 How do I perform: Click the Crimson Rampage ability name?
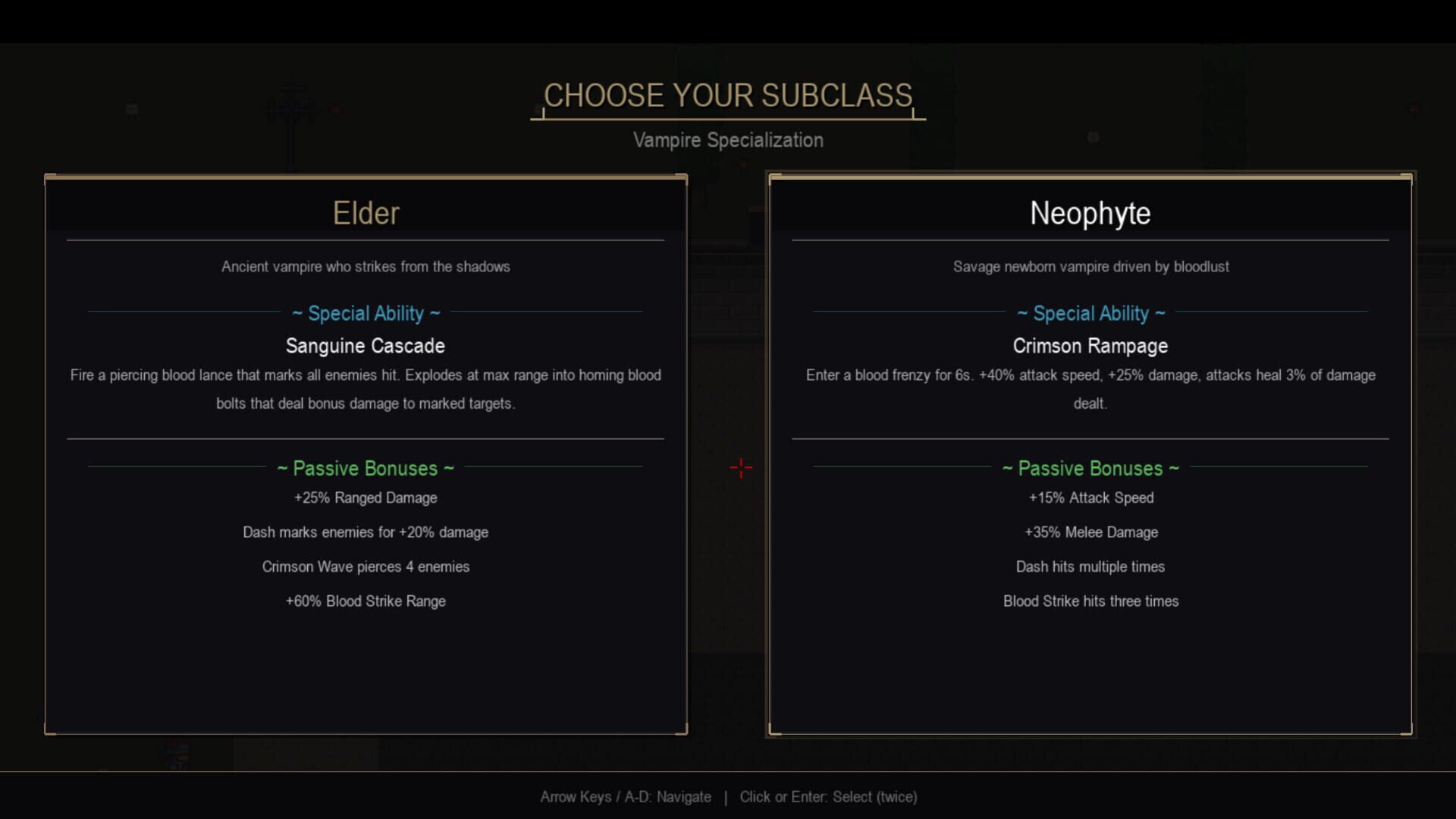point(1090,346)
